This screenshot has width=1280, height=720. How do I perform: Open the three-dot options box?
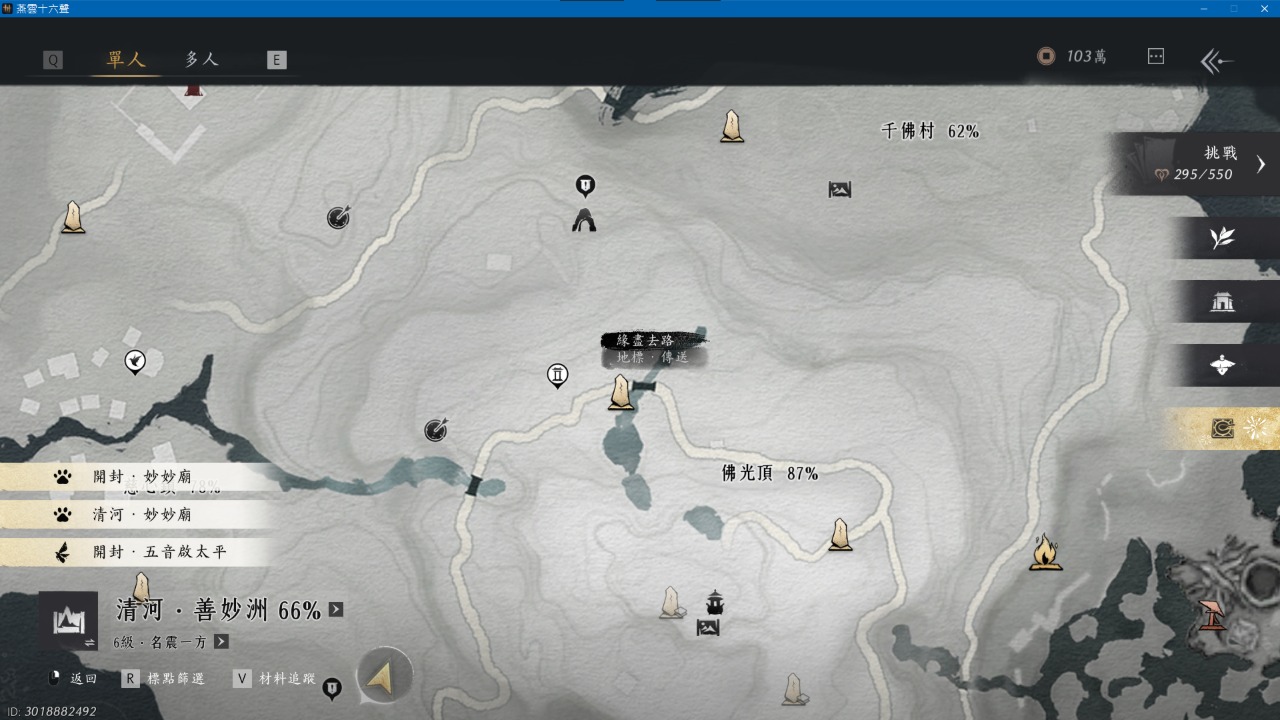(1156, 56)
